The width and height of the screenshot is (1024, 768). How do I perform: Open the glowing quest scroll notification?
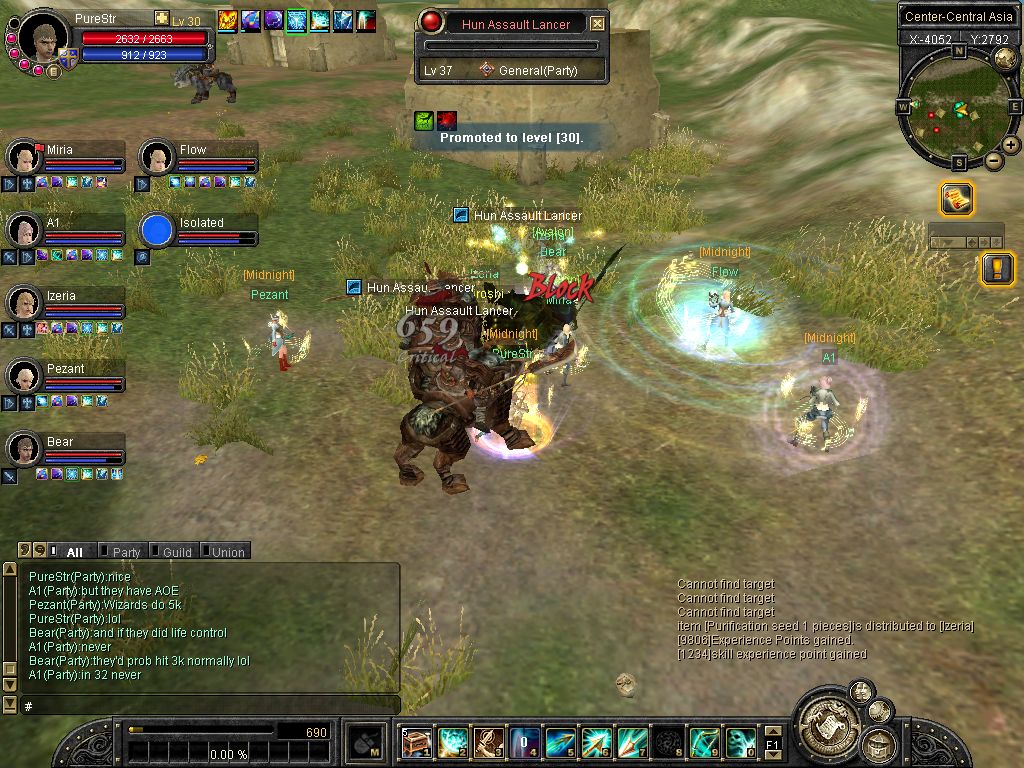coord(956,199)
